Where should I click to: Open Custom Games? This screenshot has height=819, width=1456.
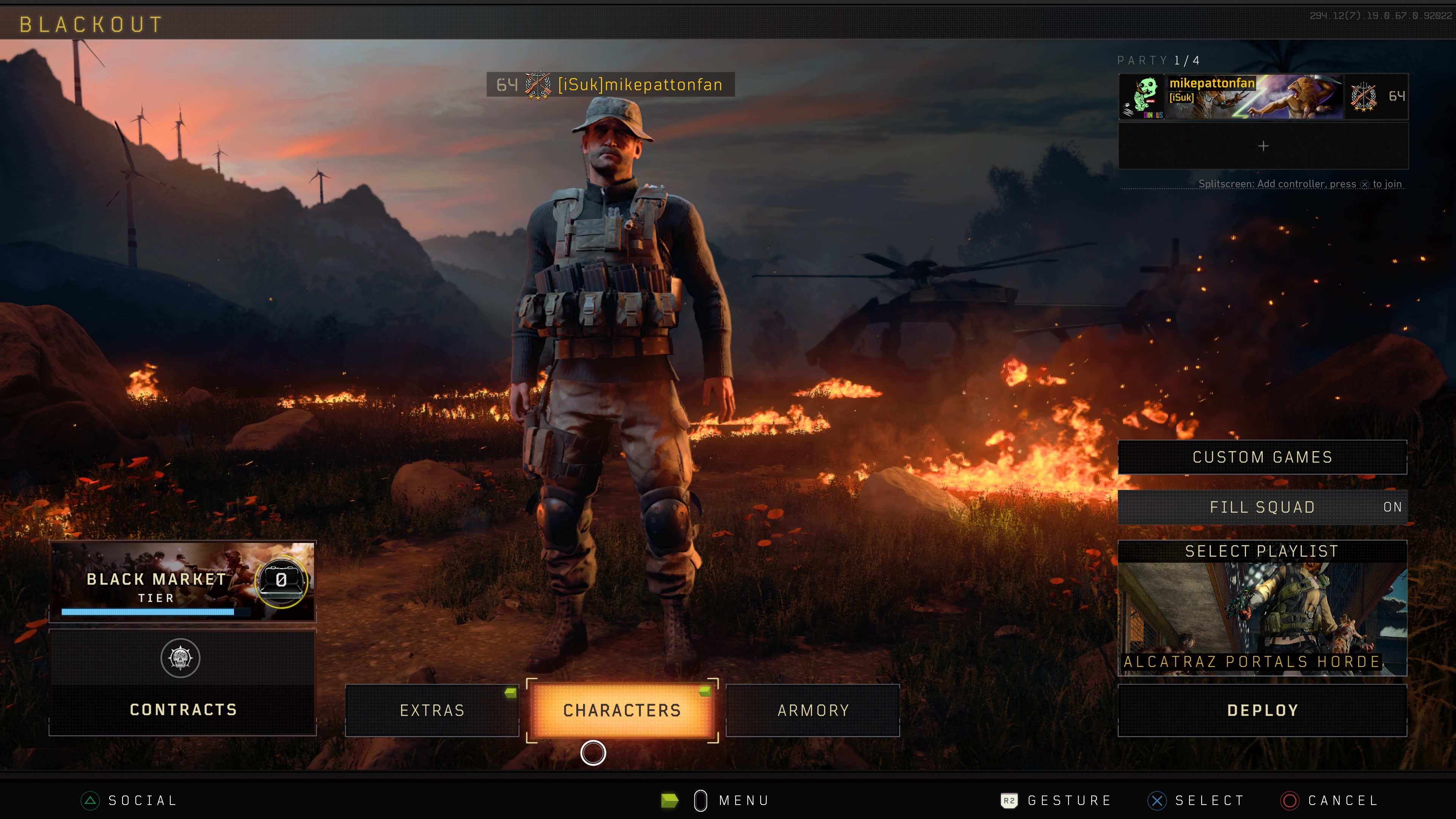click(1262, 457)
